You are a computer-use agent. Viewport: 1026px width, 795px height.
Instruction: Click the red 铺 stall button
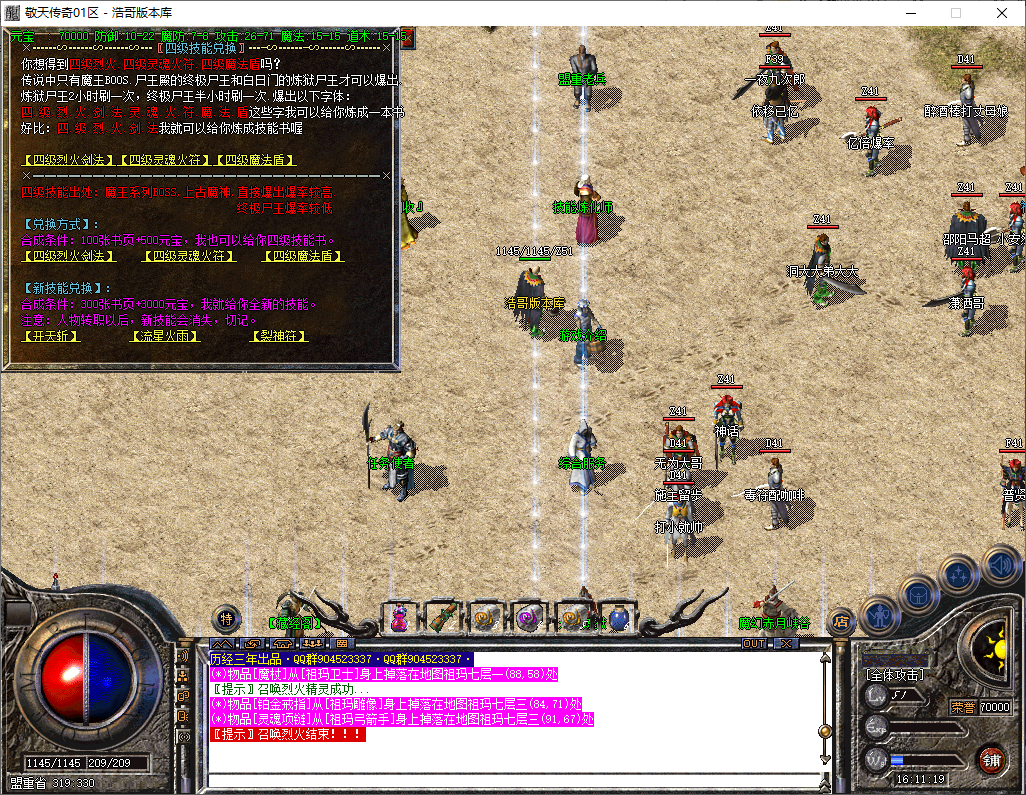(991, 759)
